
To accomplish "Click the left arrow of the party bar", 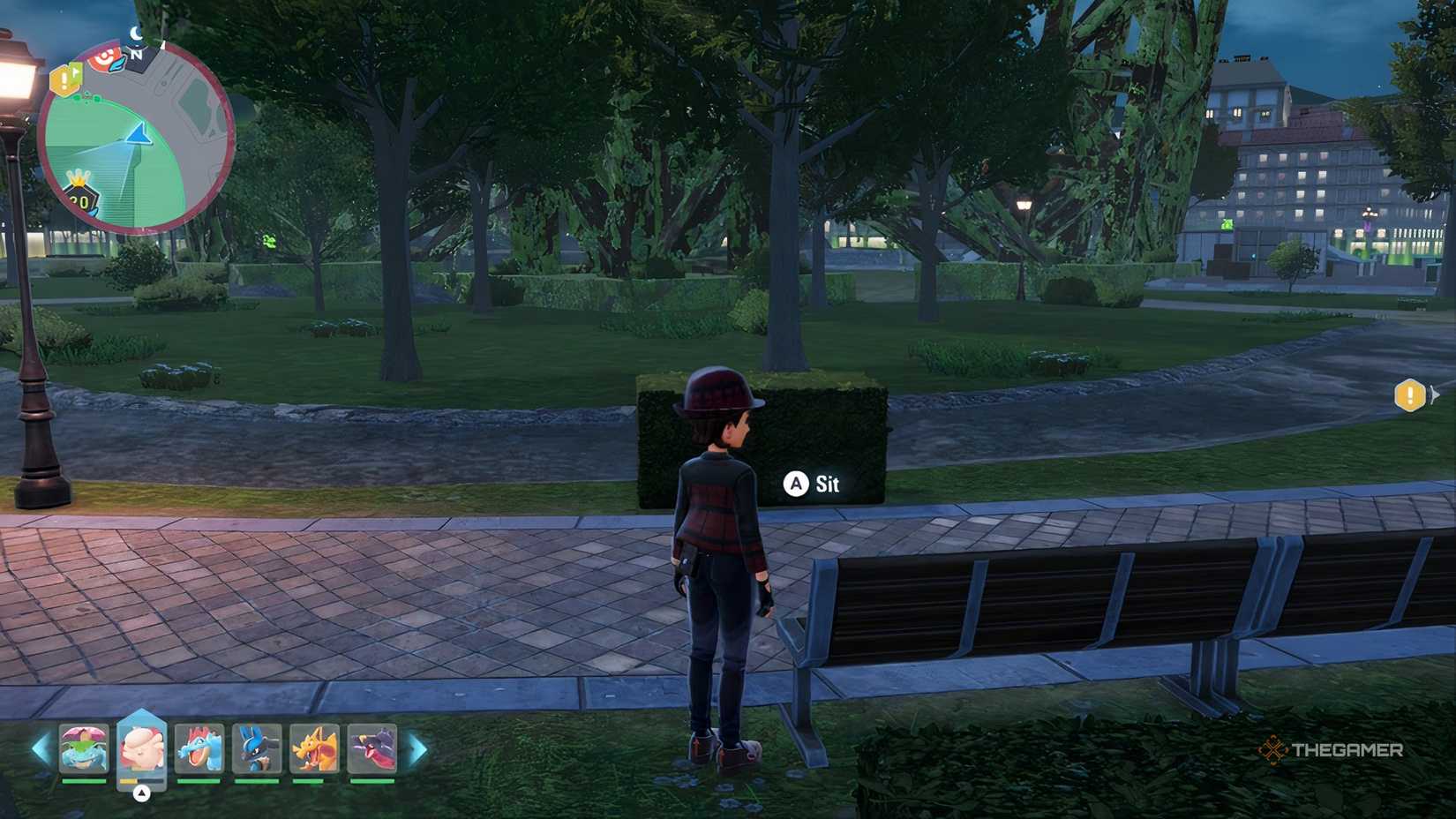I will pos(38,747).
